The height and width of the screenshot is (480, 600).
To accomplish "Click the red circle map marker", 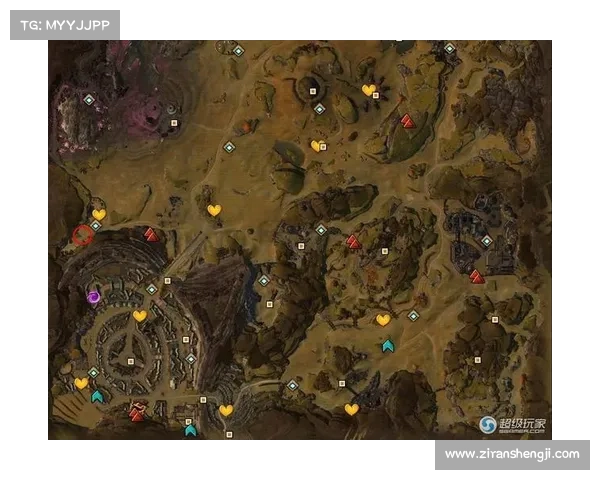I will pos(82,236).
